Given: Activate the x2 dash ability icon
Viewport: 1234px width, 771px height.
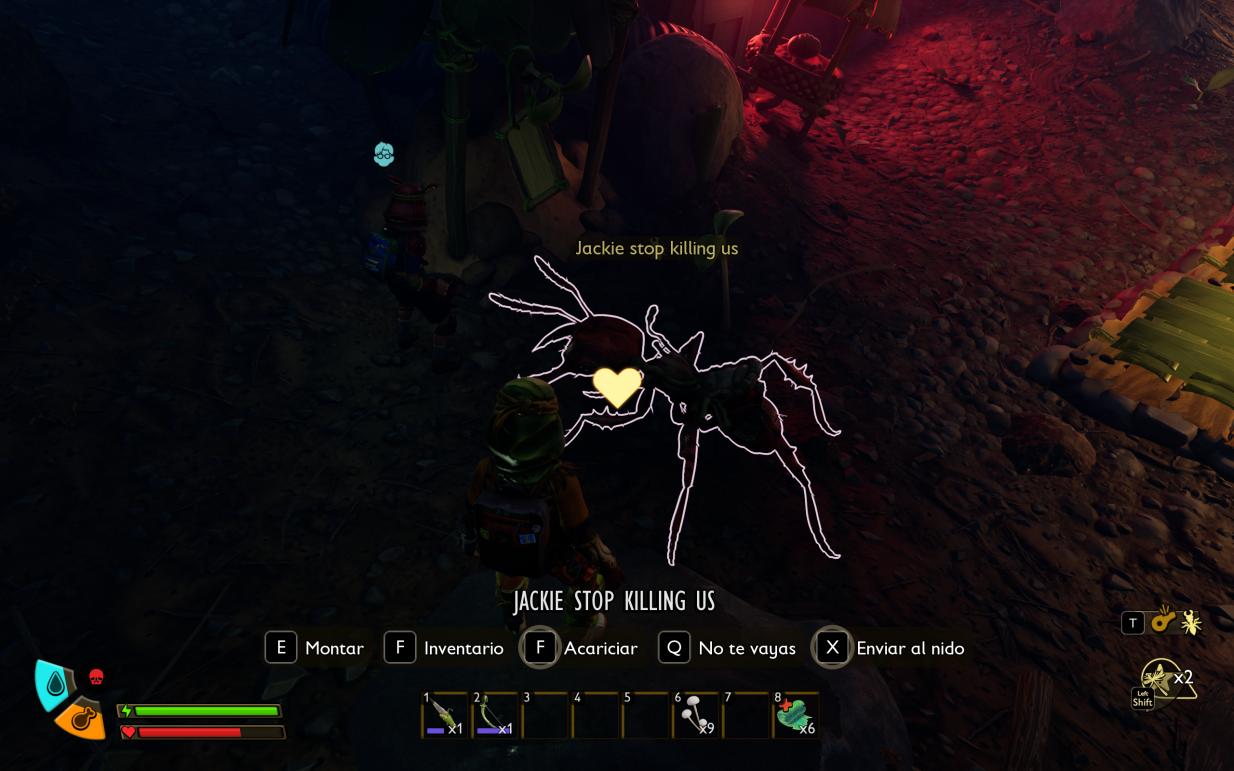Looking at the screenshot, I should (x=1164, y=681).
